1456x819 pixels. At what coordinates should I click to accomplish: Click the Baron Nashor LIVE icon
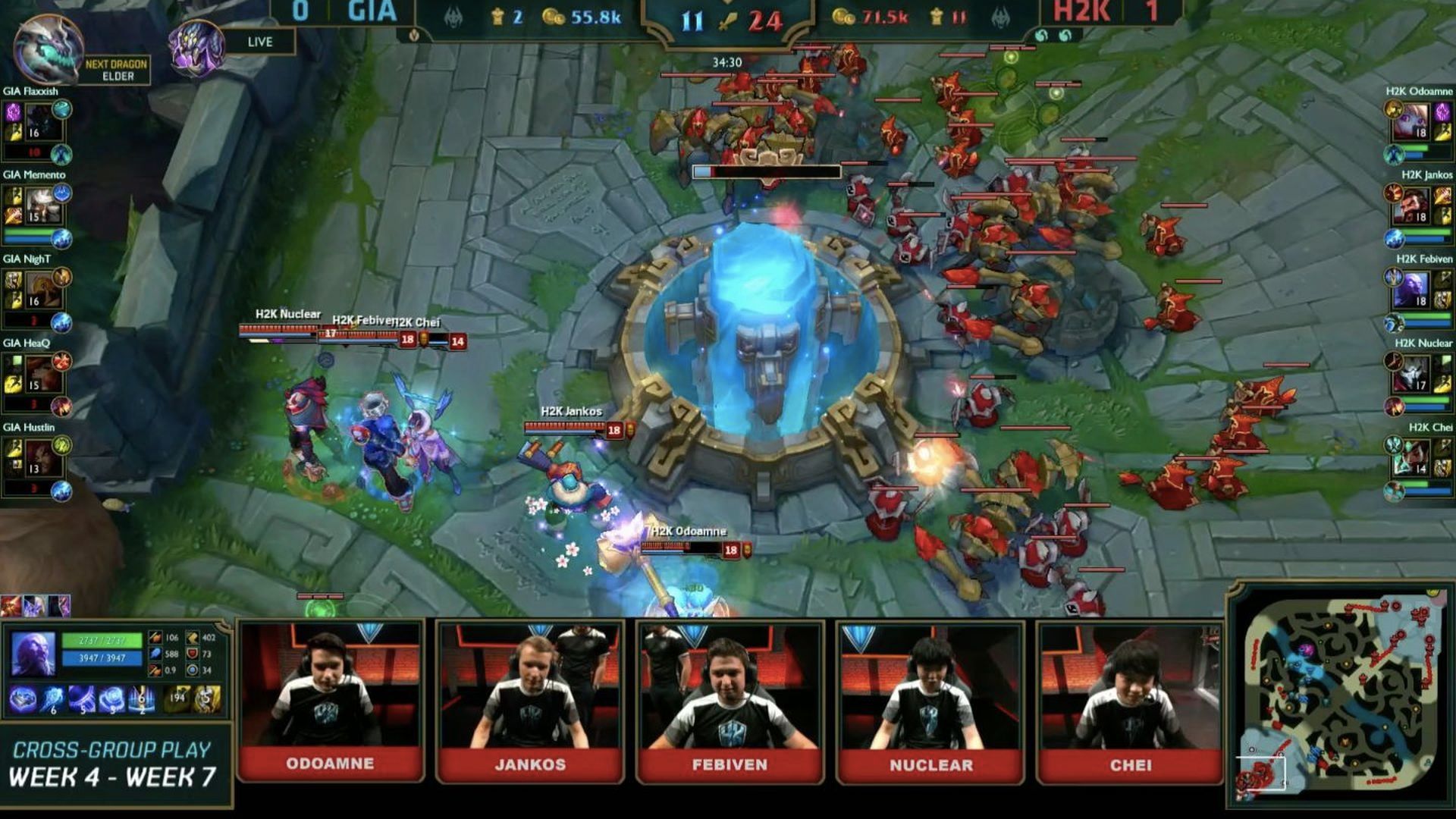tap(196, 47)
